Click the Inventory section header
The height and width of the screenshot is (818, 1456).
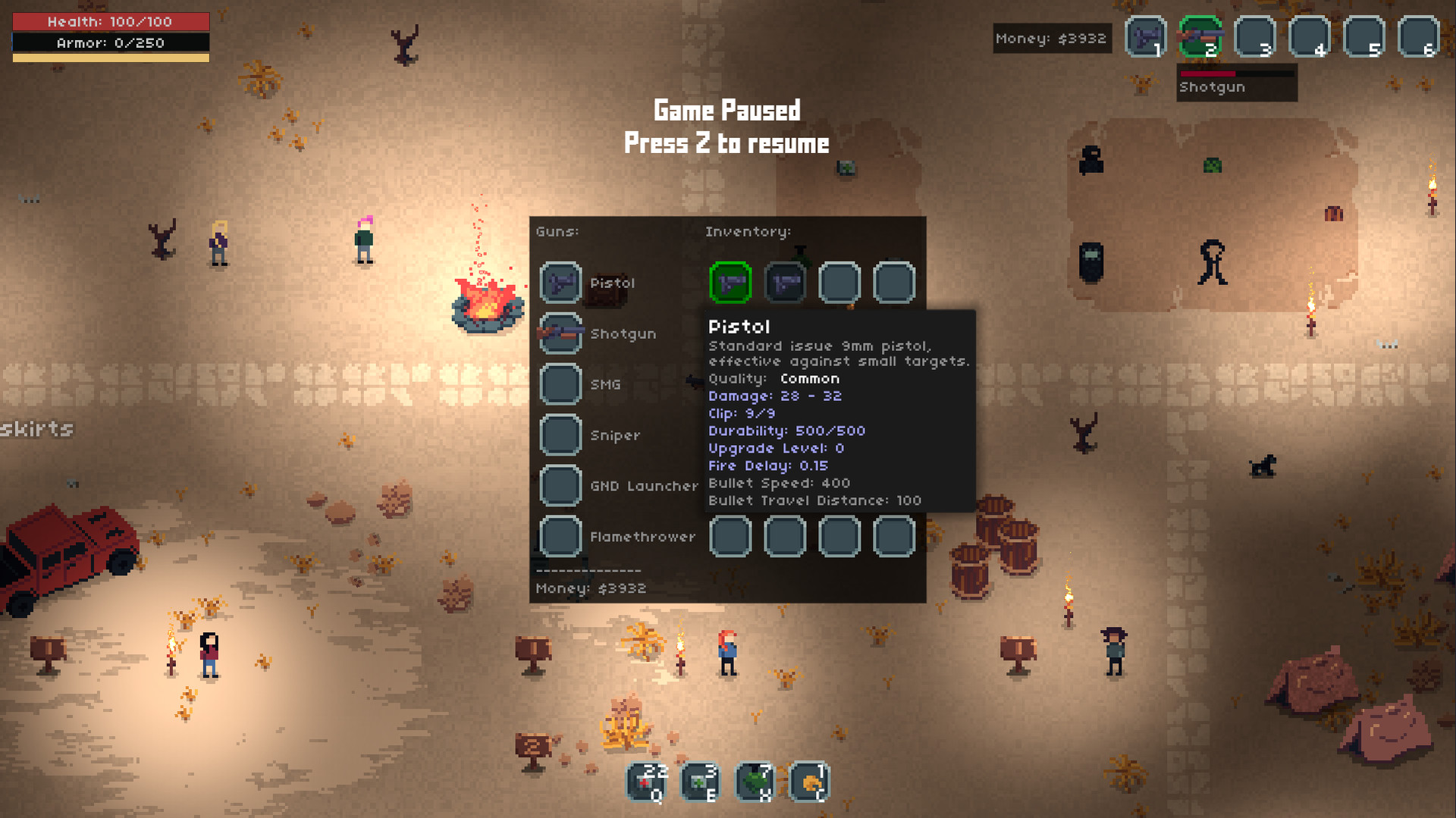pyautogui.click(x=748, y=231)
